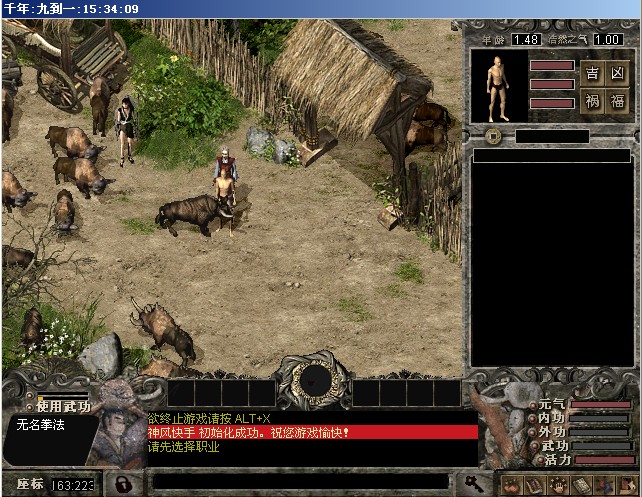
Task: Click the copper coin icon
Action: pyautogui.click(x=493, y=136)
